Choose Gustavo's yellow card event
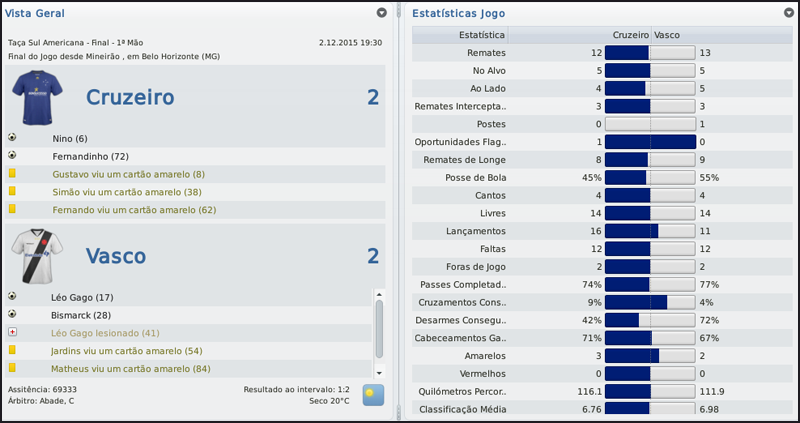The width and height of the screenshot is (800, 423). pos(127,174)
